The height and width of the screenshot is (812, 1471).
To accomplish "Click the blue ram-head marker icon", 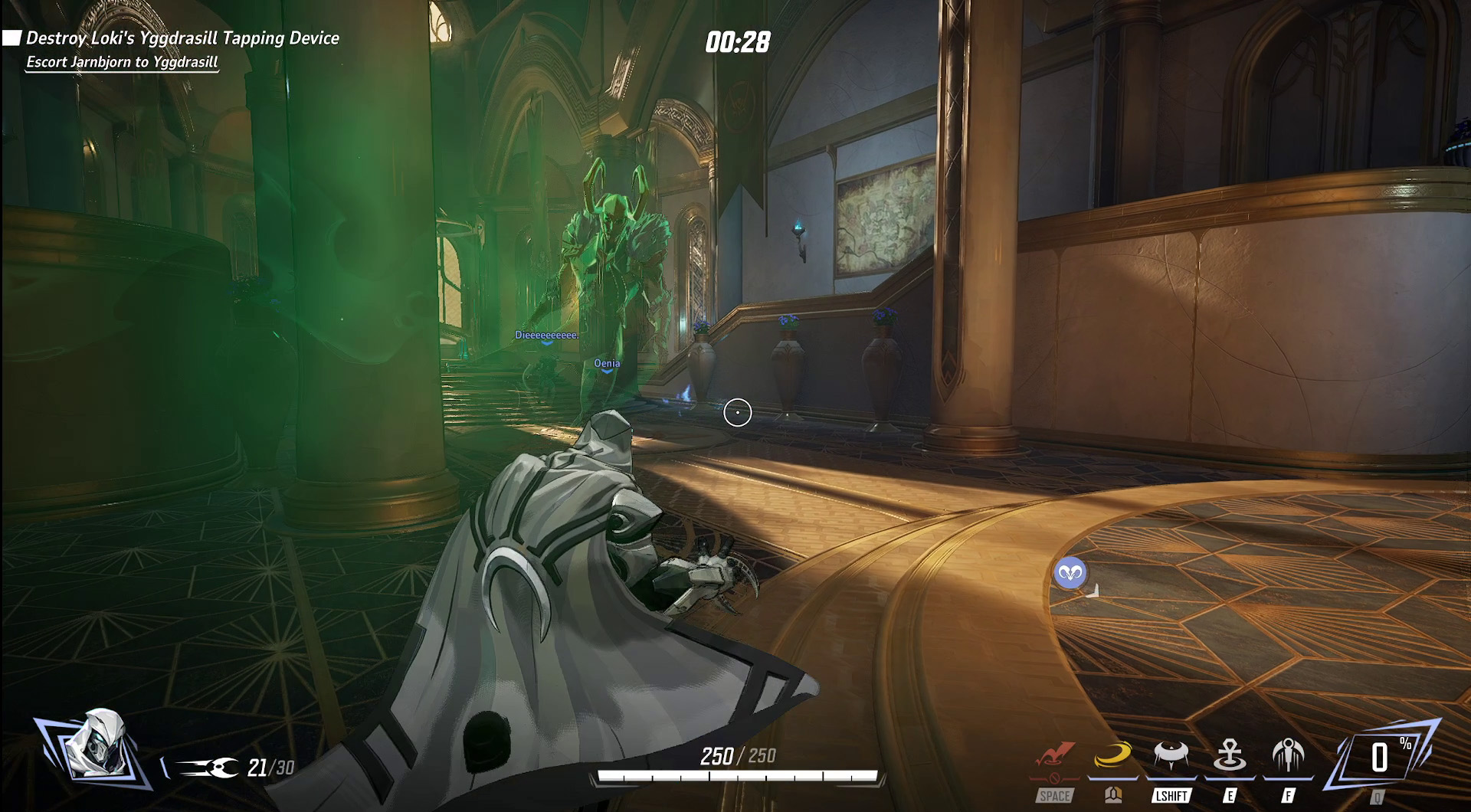I will [x=1070, y=573].
